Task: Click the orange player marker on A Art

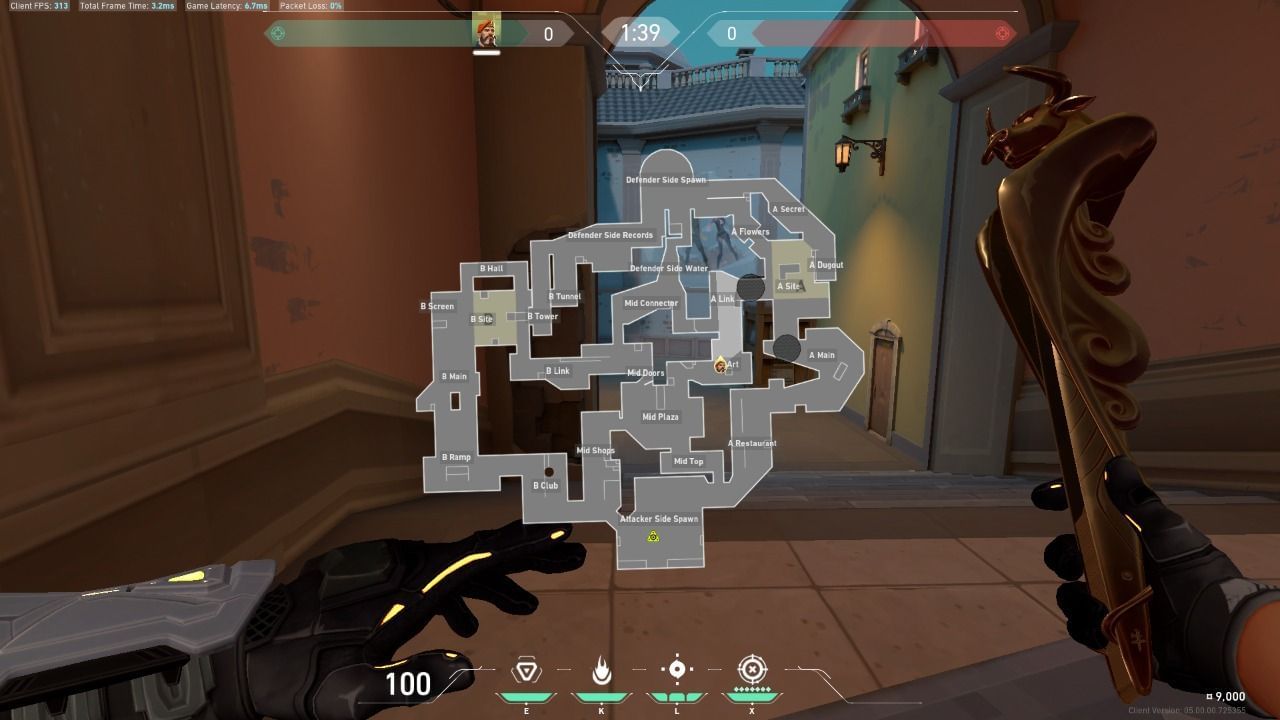Action: pos(722,365)
